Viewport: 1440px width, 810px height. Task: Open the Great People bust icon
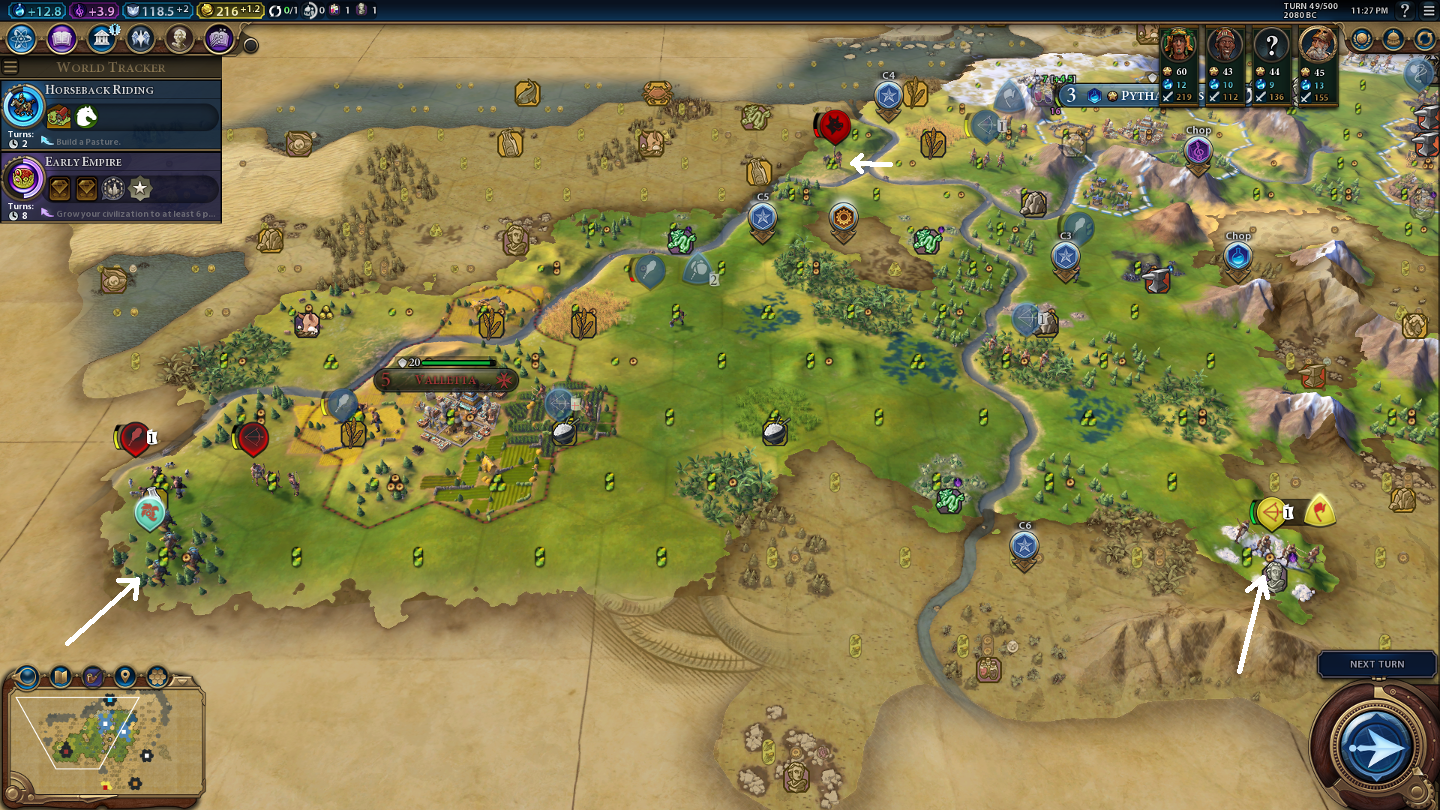point(179,39)
